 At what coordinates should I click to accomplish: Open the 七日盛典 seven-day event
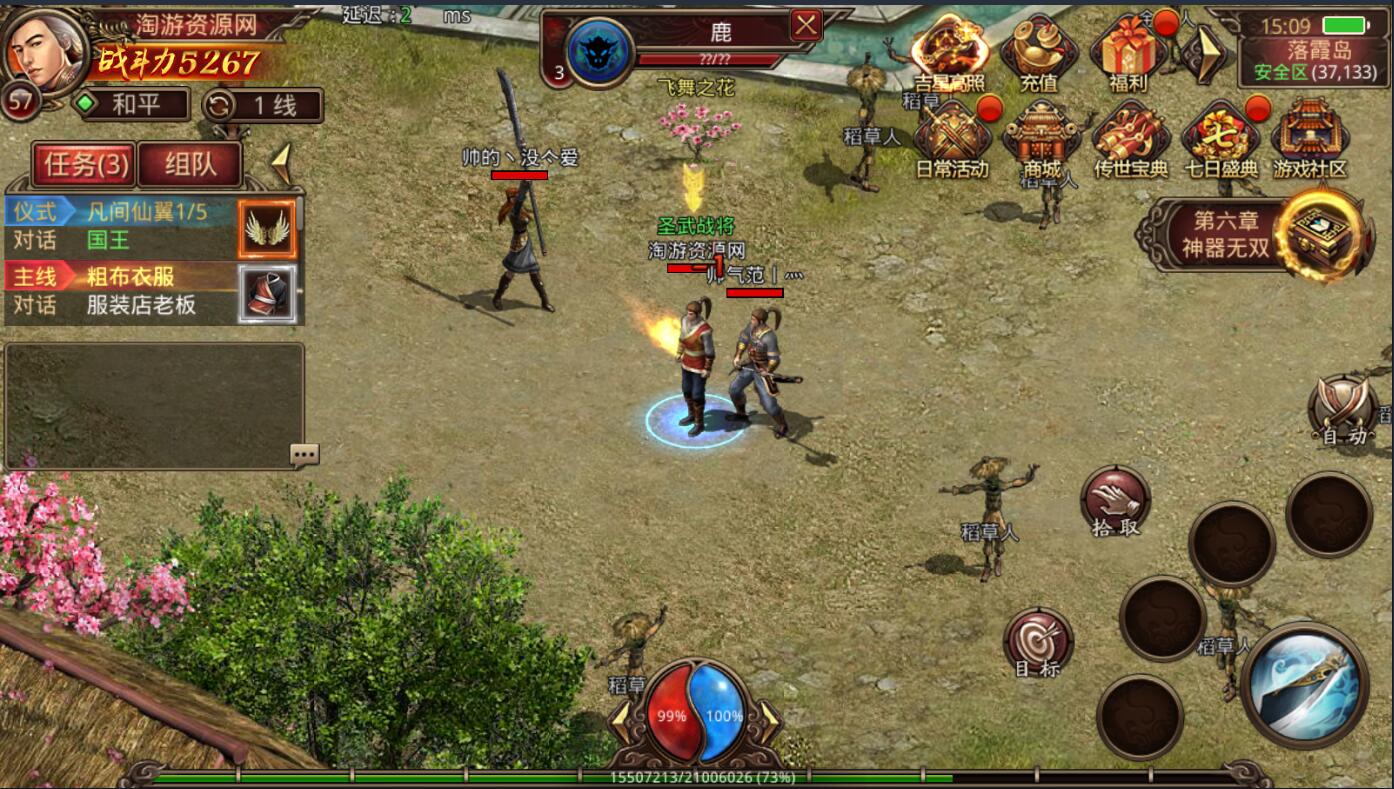coord(1221,140)
